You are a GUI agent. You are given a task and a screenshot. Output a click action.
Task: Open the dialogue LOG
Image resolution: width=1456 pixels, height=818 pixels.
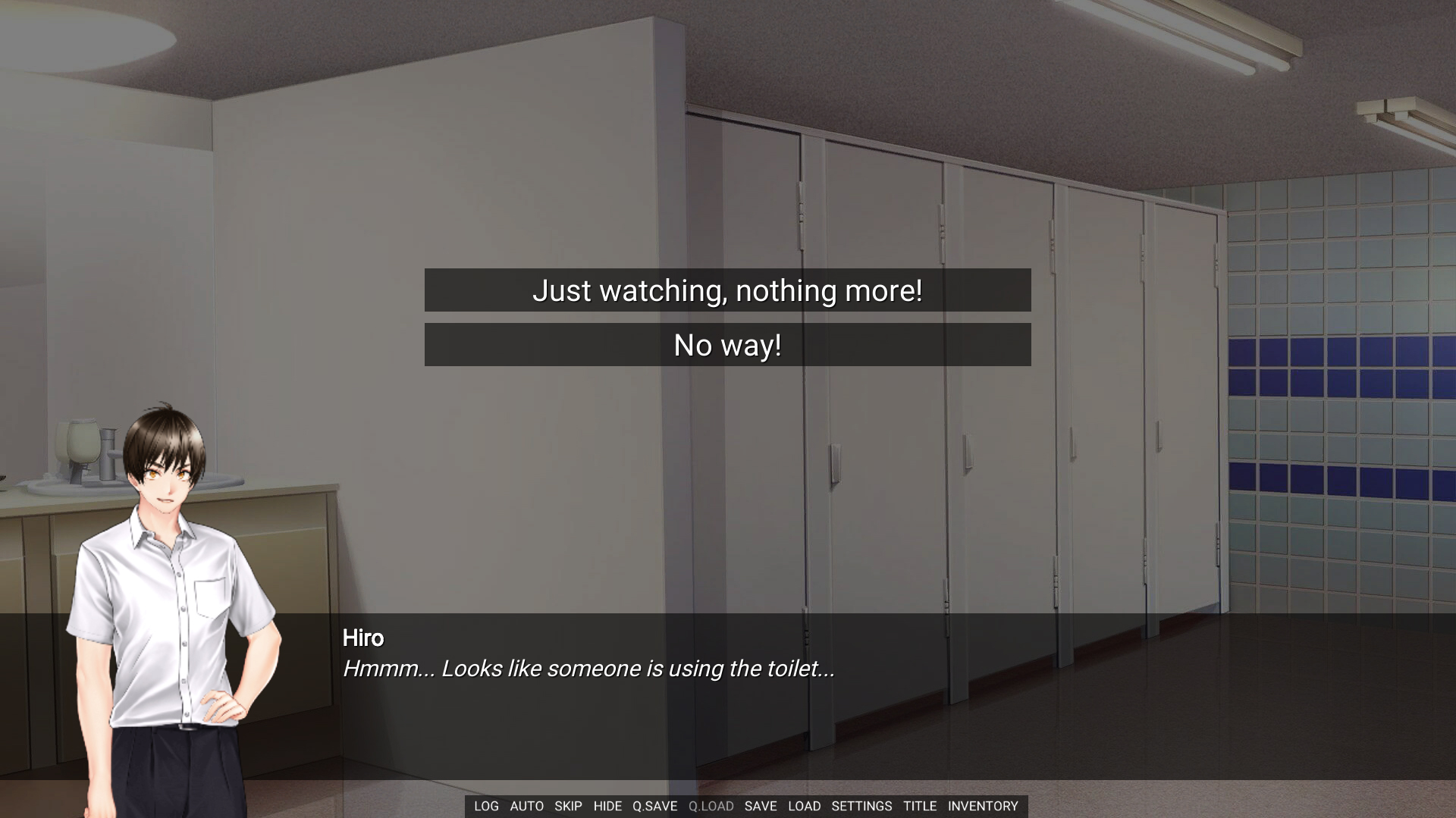click(486, 806)
